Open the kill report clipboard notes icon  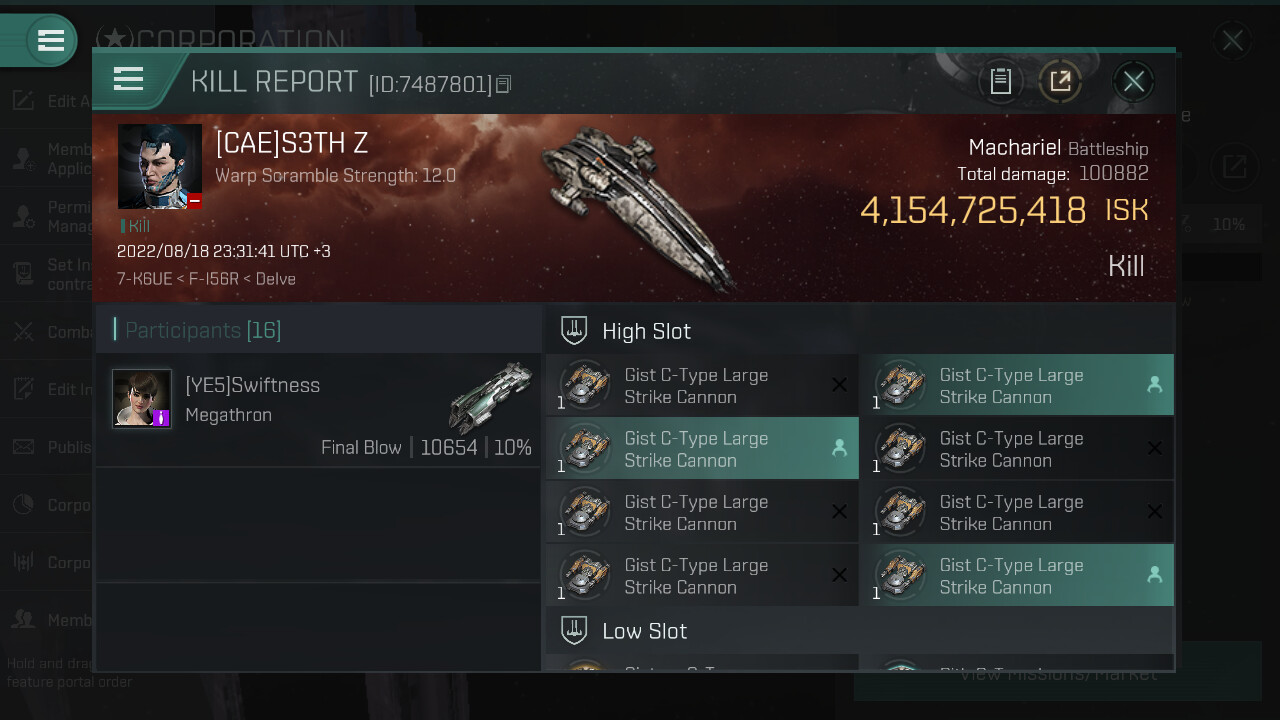pyautogui.click(x=1001, y=82)
